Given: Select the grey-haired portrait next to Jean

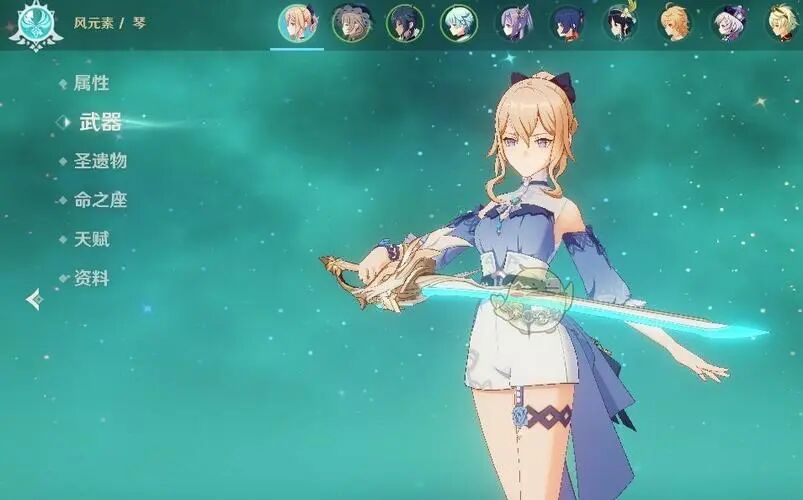Looking at the screenshot, I should [x=351, y=23].
